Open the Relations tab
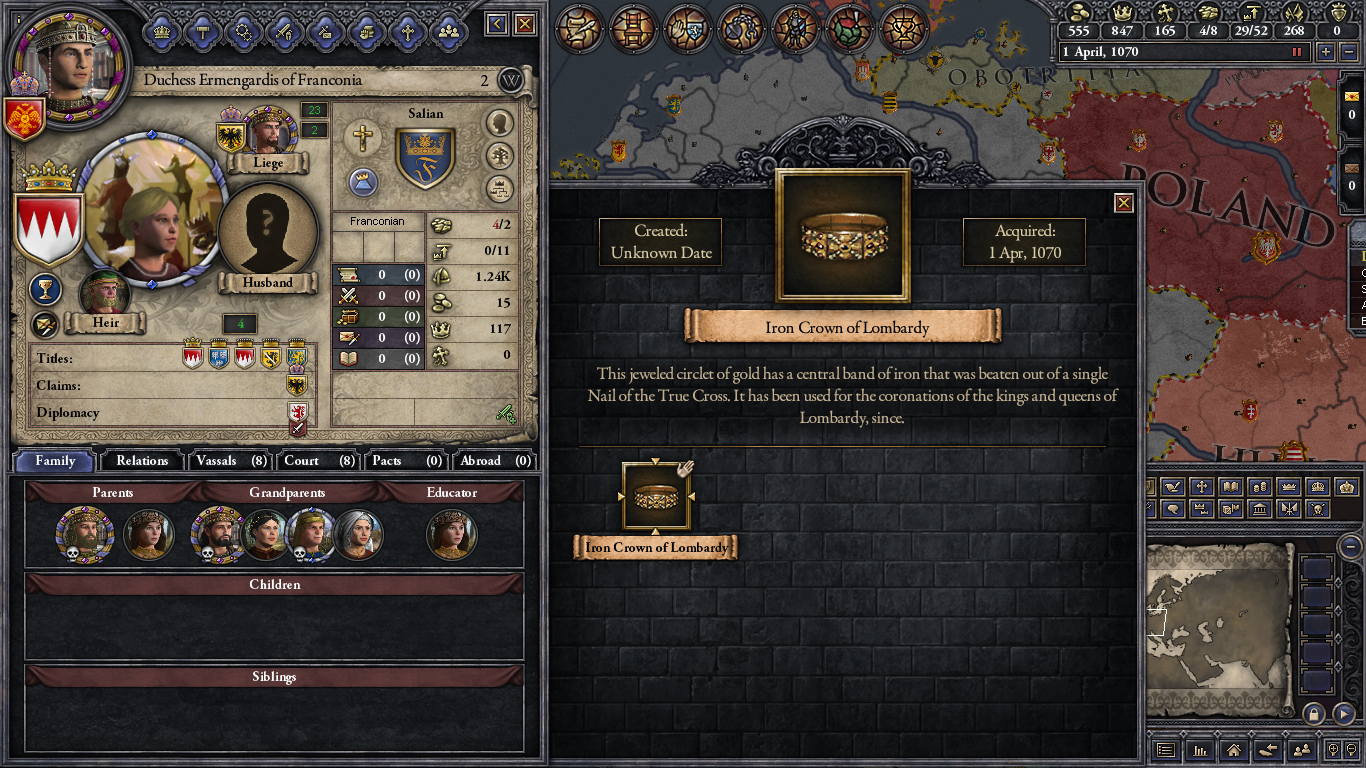 click(x=141, y=461)
